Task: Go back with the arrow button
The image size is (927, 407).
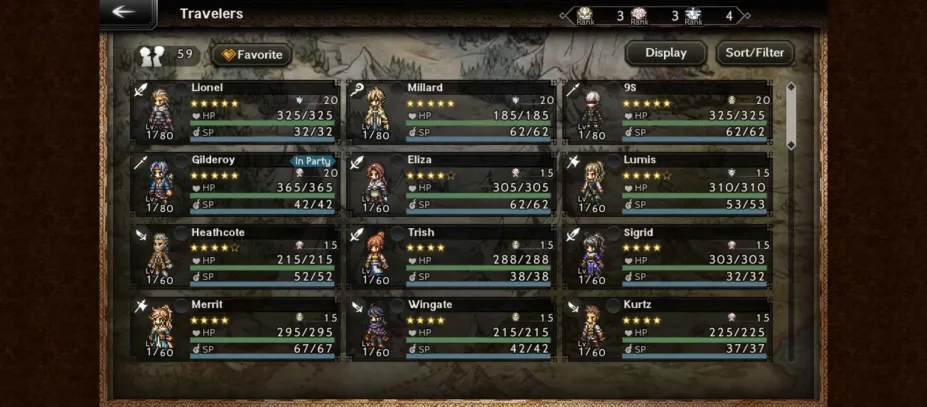Action: tap(126, 13)
